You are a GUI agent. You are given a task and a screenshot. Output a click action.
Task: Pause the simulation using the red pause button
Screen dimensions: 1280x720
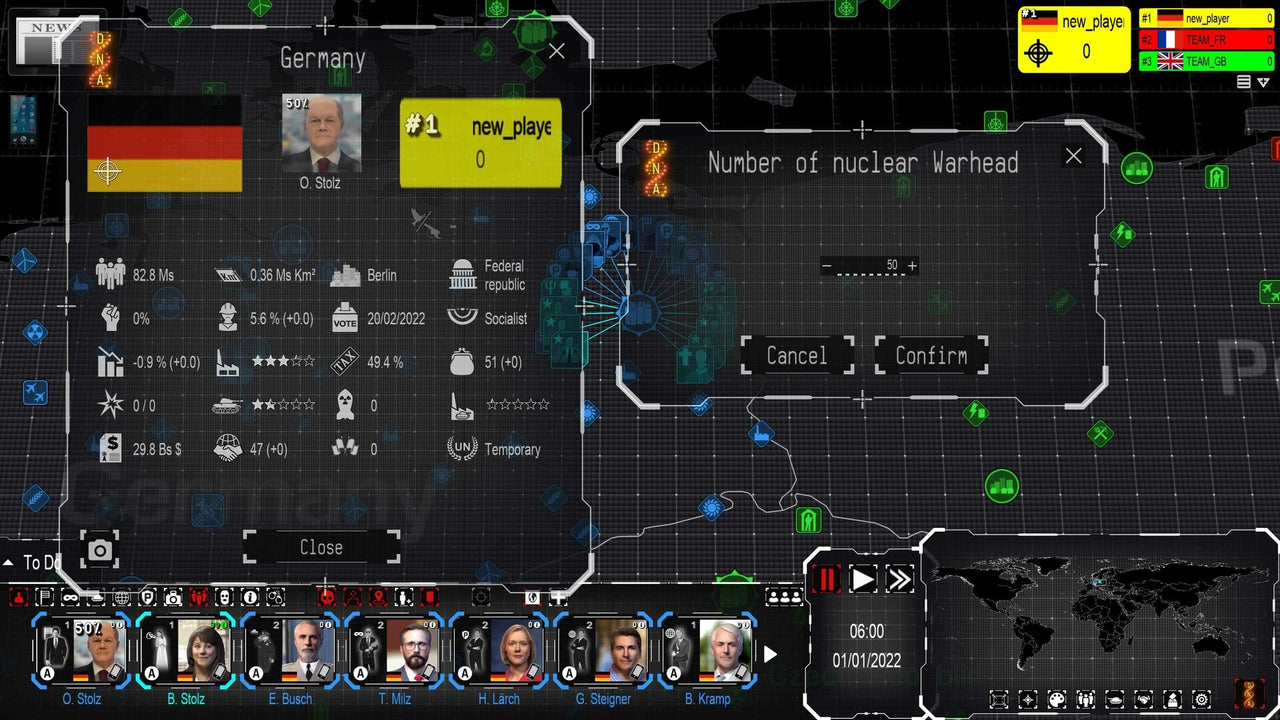(825, 578)
